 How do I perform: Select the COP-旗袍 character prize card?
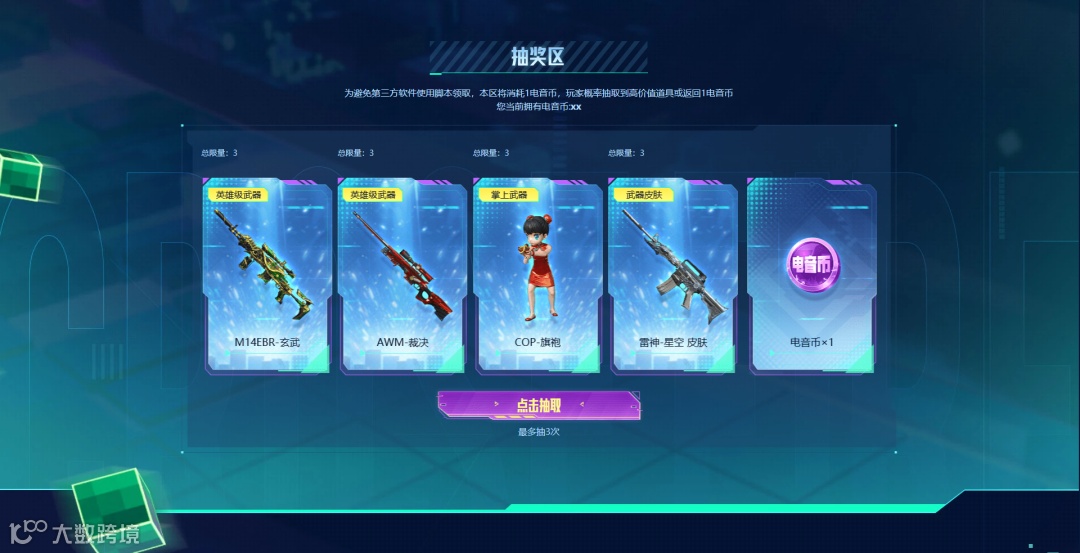[537, 276]
